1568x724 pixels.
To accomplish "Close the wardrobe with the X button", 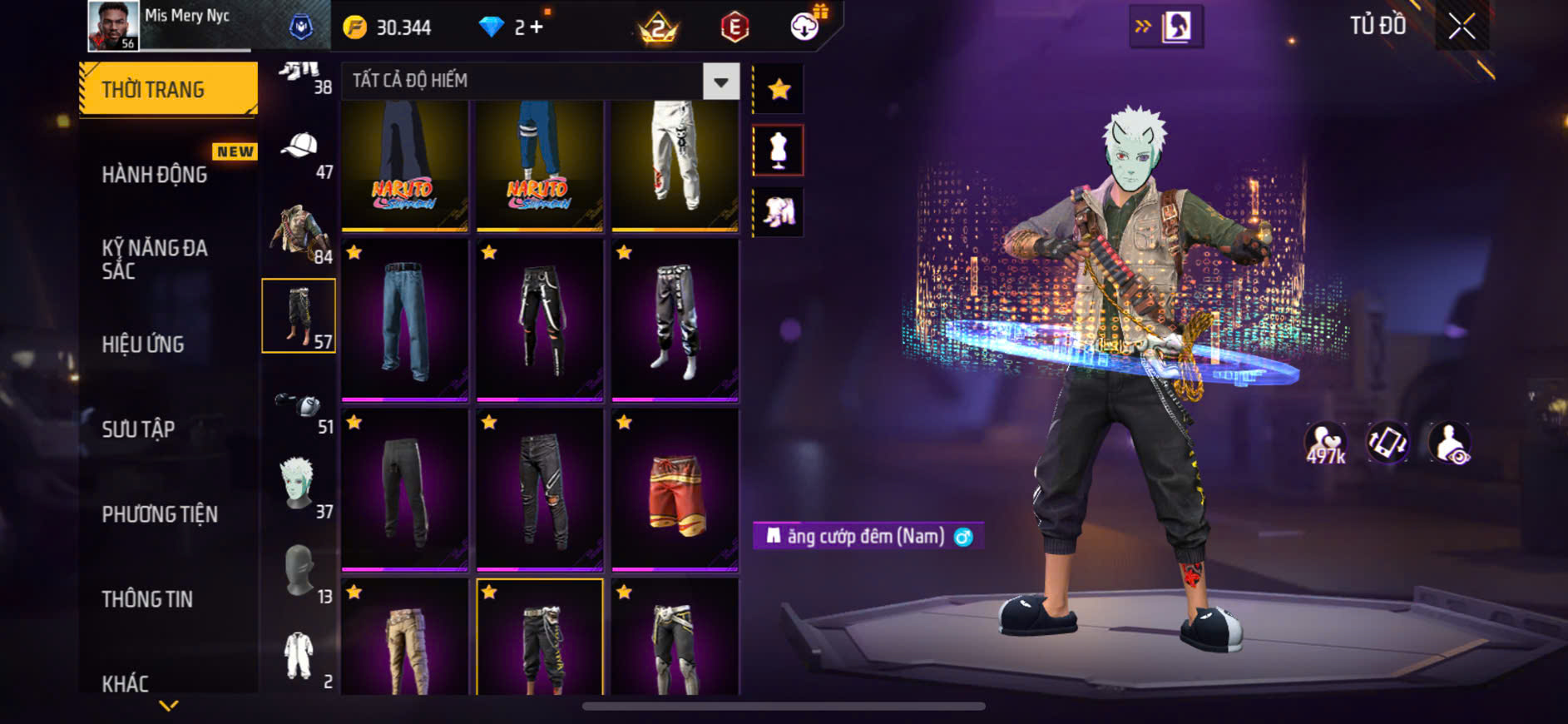I will pyautogui.click(x=1462, y=27).
